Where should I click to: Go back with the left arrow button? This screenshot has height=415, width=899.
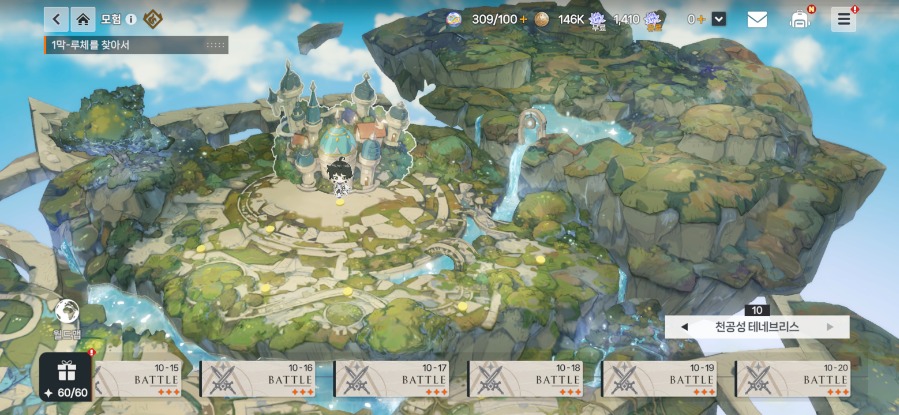(x=56, y=19)
